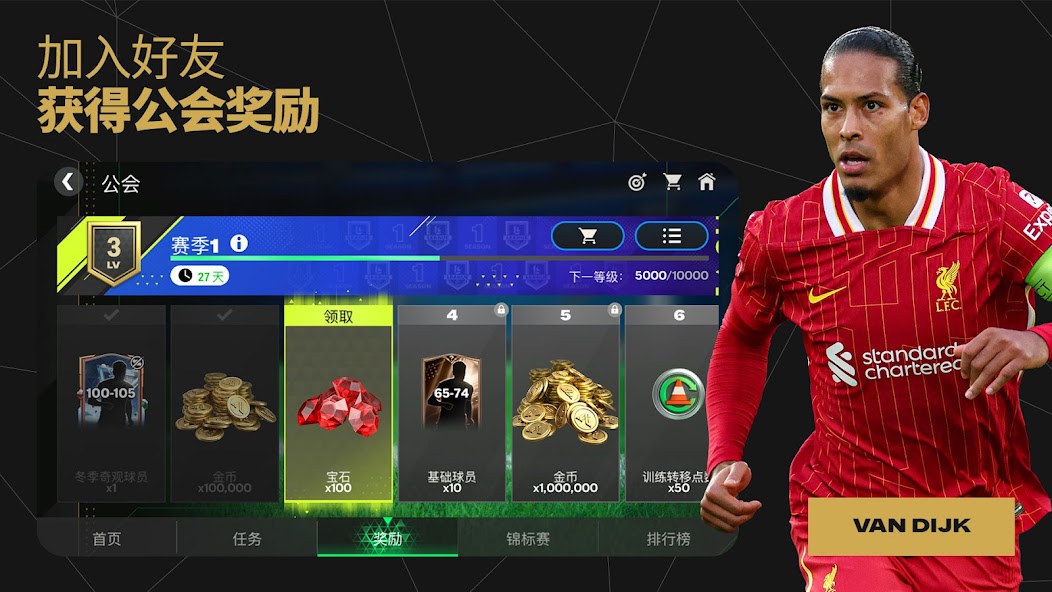The width and height of the screenshot is (1052, 592).
Task: Switch to the 奖励 tab
Action: pos(388,539)
